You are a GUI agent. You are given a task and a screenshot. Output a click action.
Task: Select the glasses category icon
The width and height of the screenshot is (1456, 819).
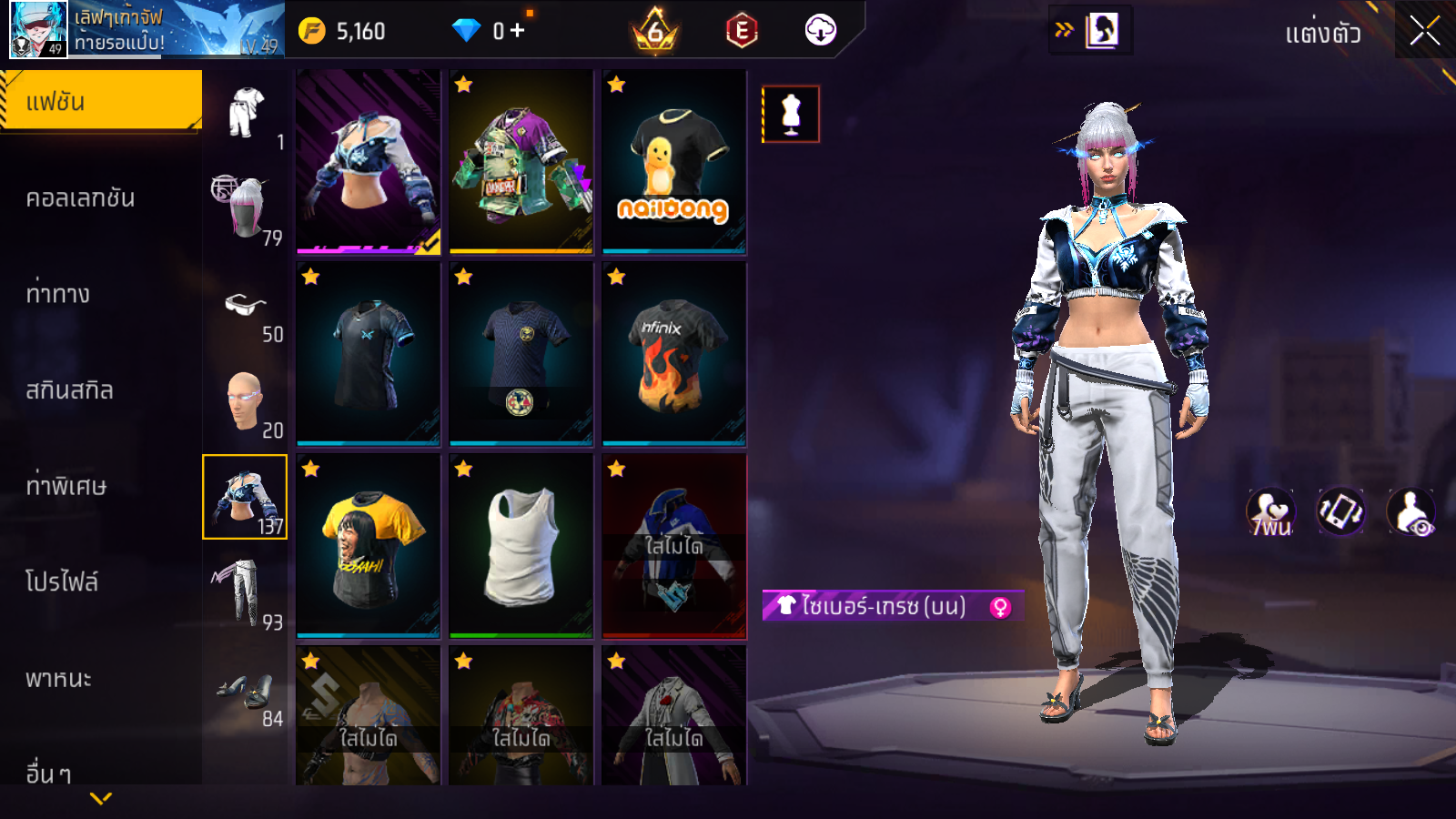click(x=245, y=307)
